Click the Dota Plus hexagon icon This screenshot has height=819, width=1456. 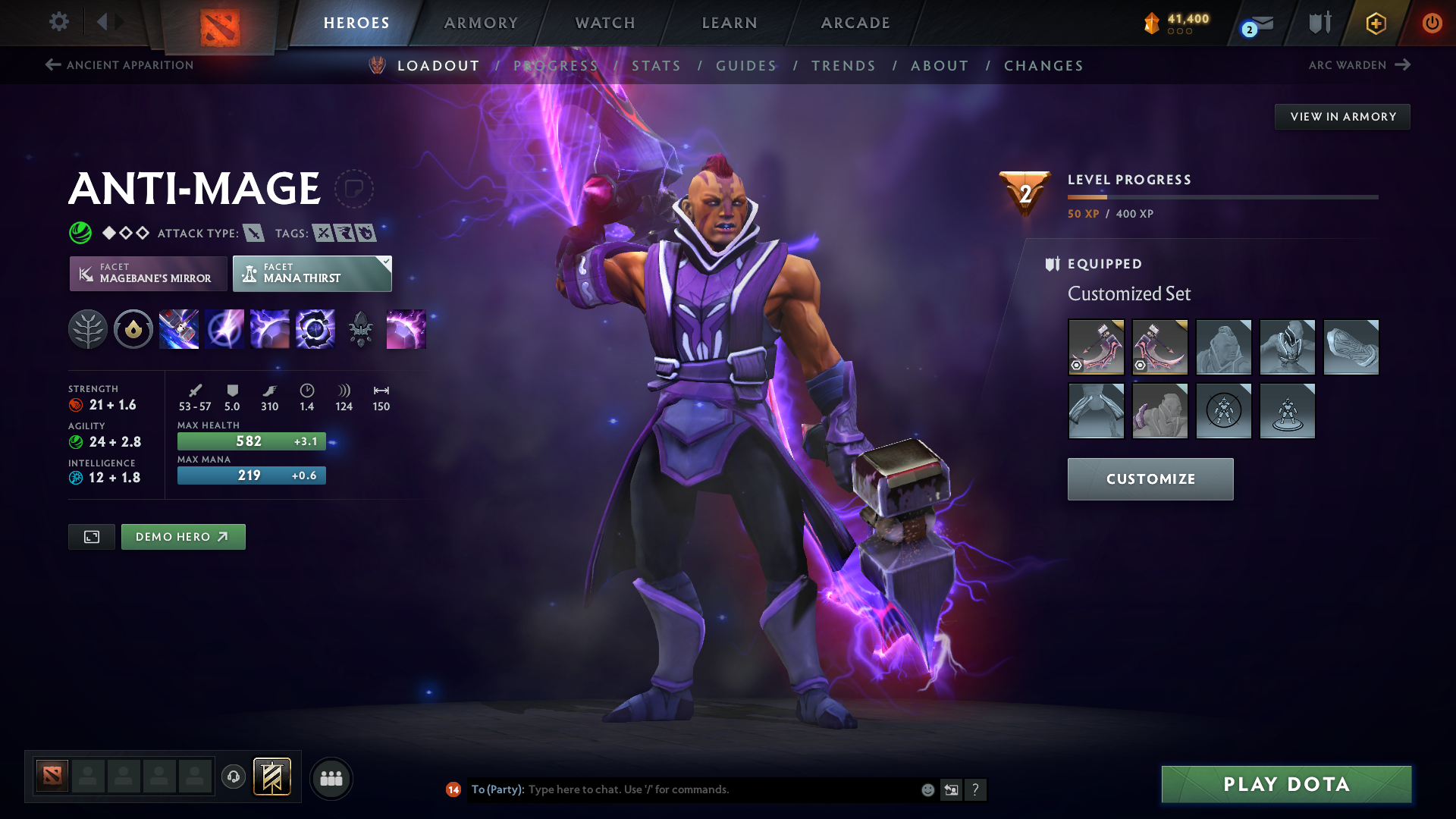tap(1375, 24)
